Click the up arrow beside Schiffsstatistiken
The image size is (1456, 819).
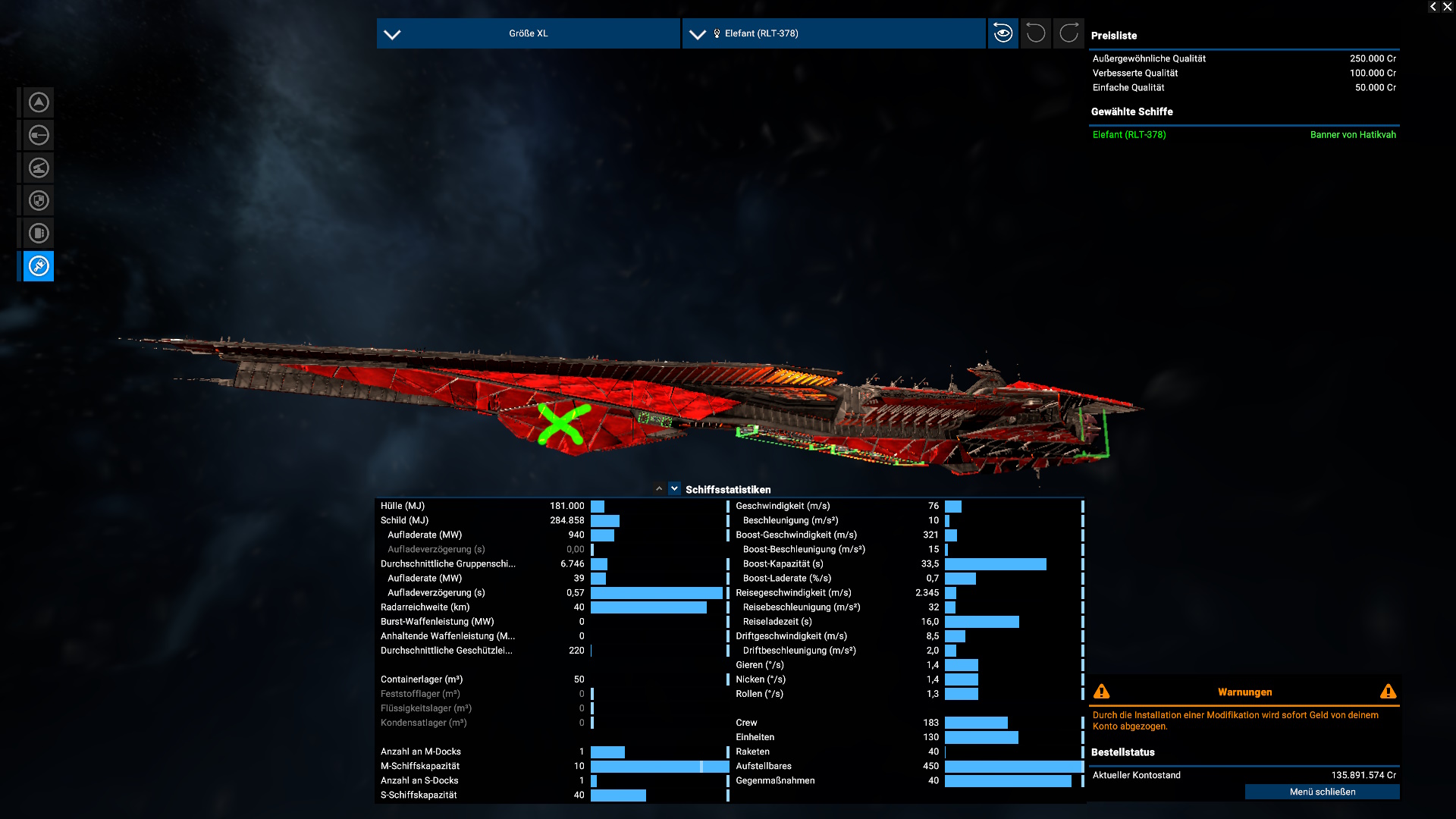coord(659,489)
